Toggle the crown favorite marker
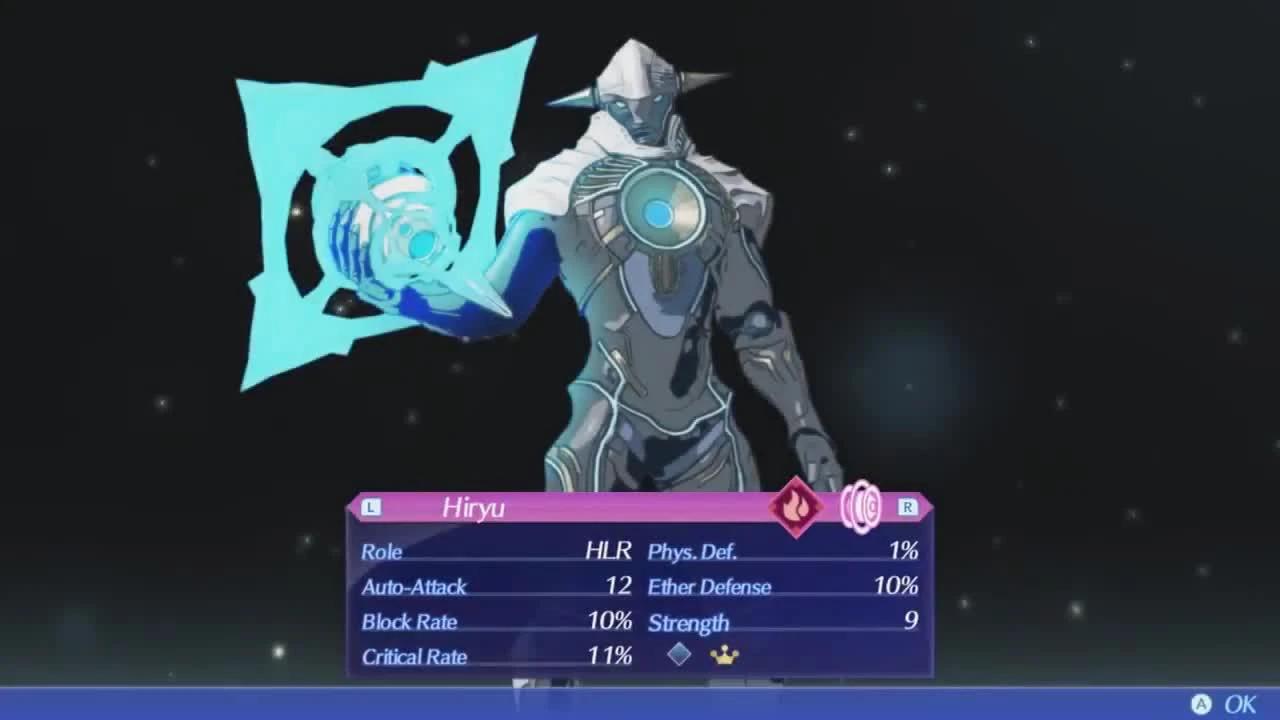This screenshot has width=1280, height=720. [723, 656]
